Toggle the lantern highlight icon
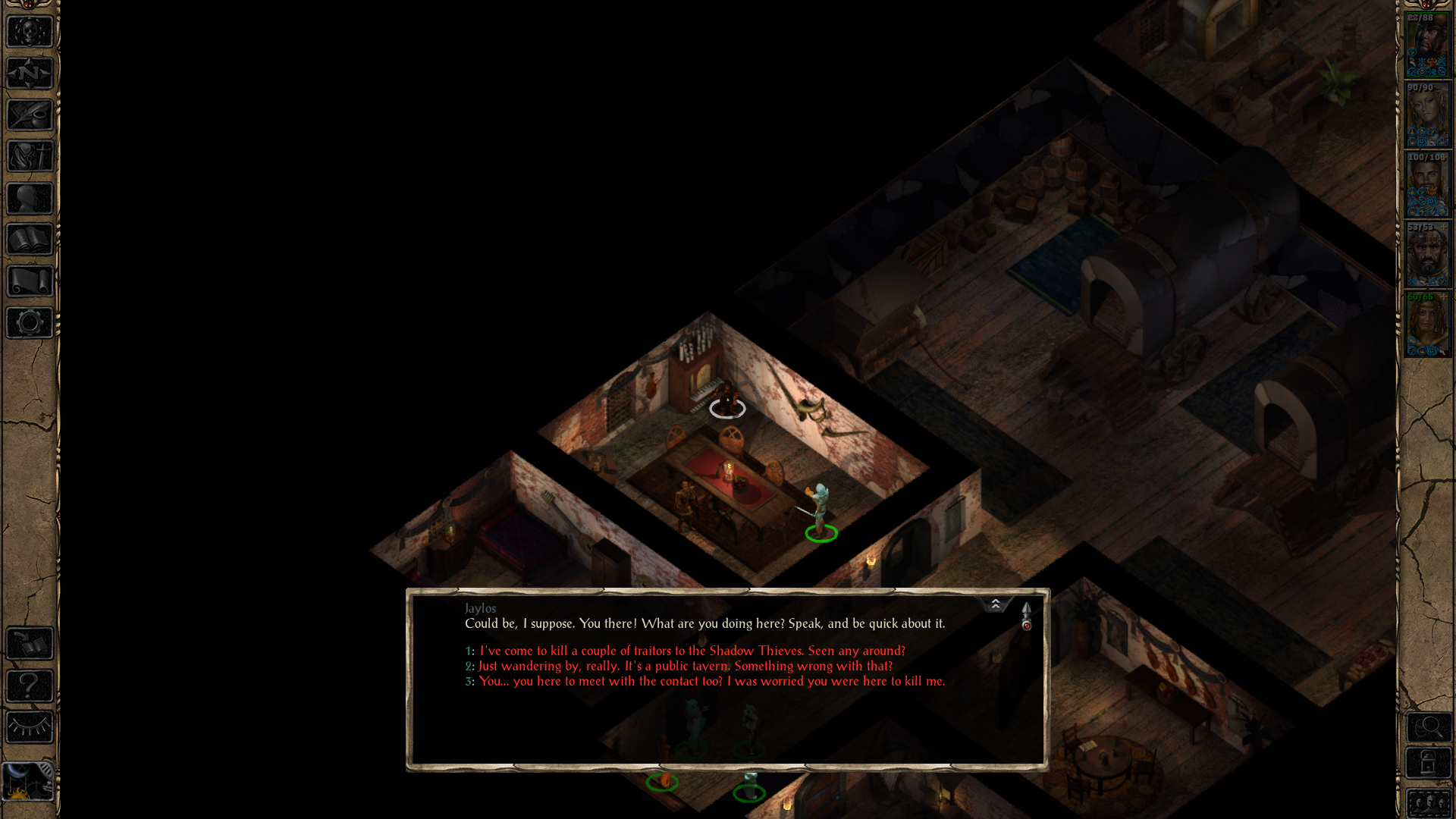 pyautogui.click(x=1429, y=762)
